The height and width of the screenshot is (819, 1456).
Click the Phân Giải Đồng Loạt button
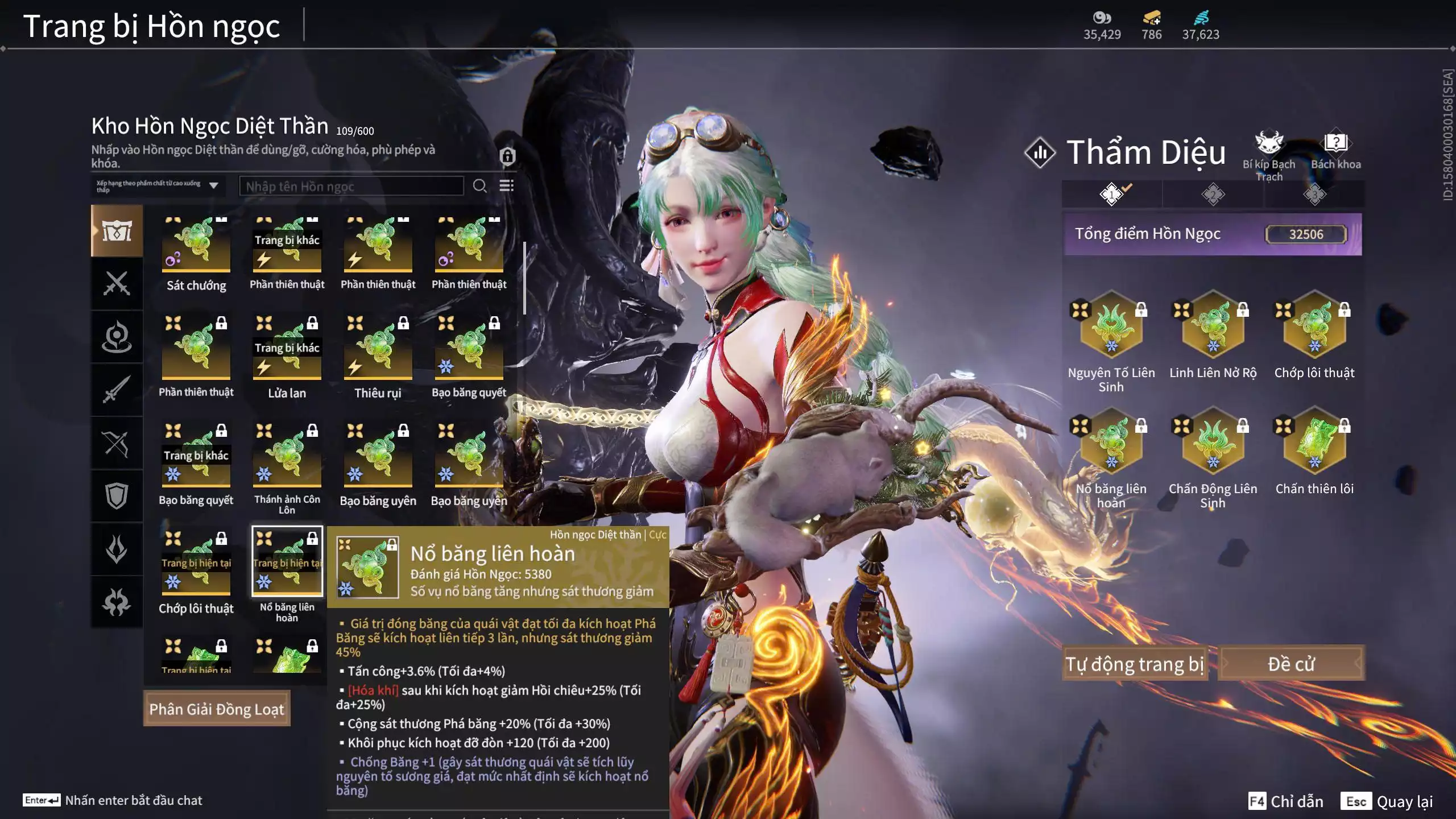(216, 709)
